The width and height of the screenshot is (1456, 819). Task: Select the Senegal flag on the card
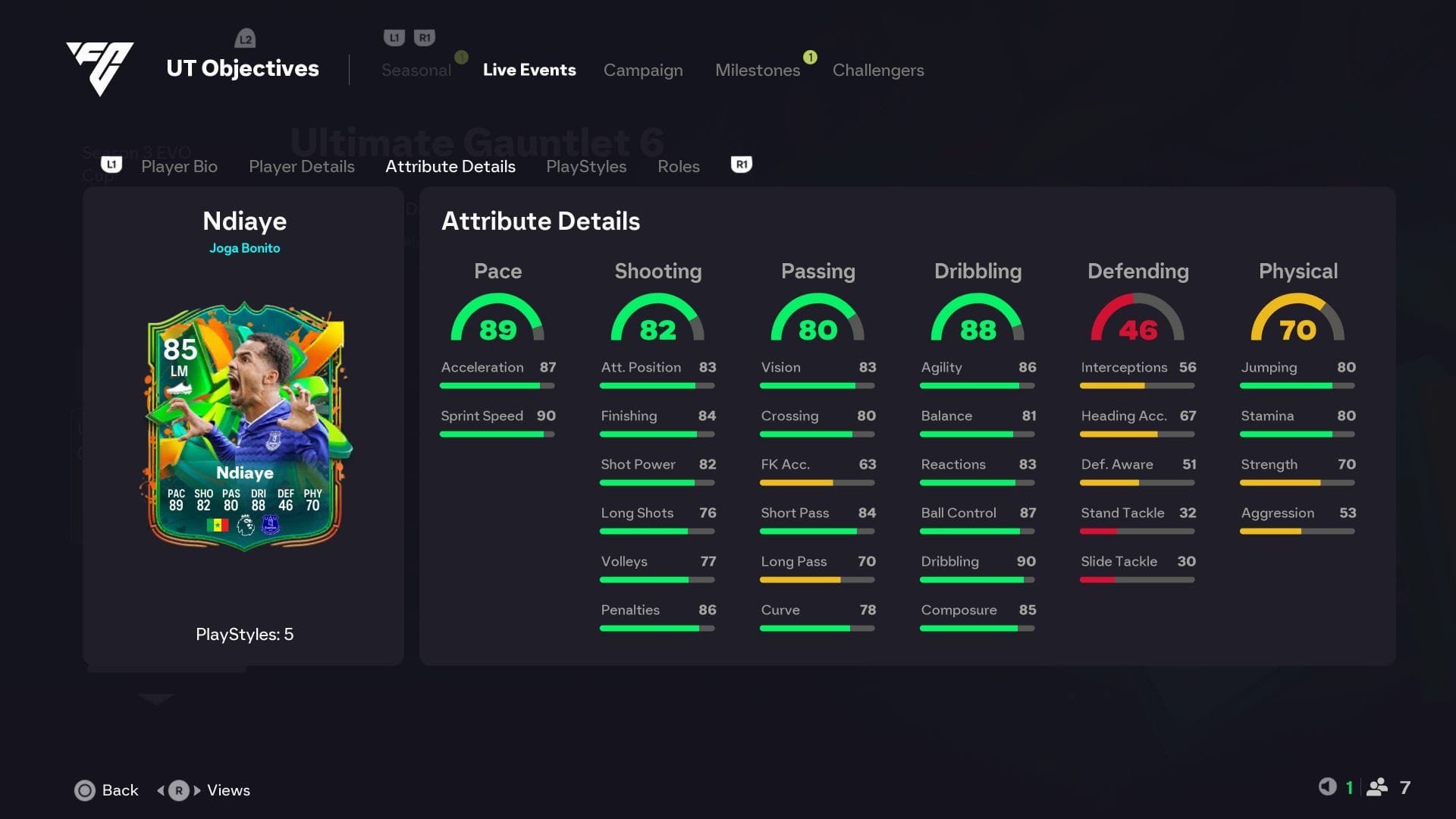[x=218, y=526]
